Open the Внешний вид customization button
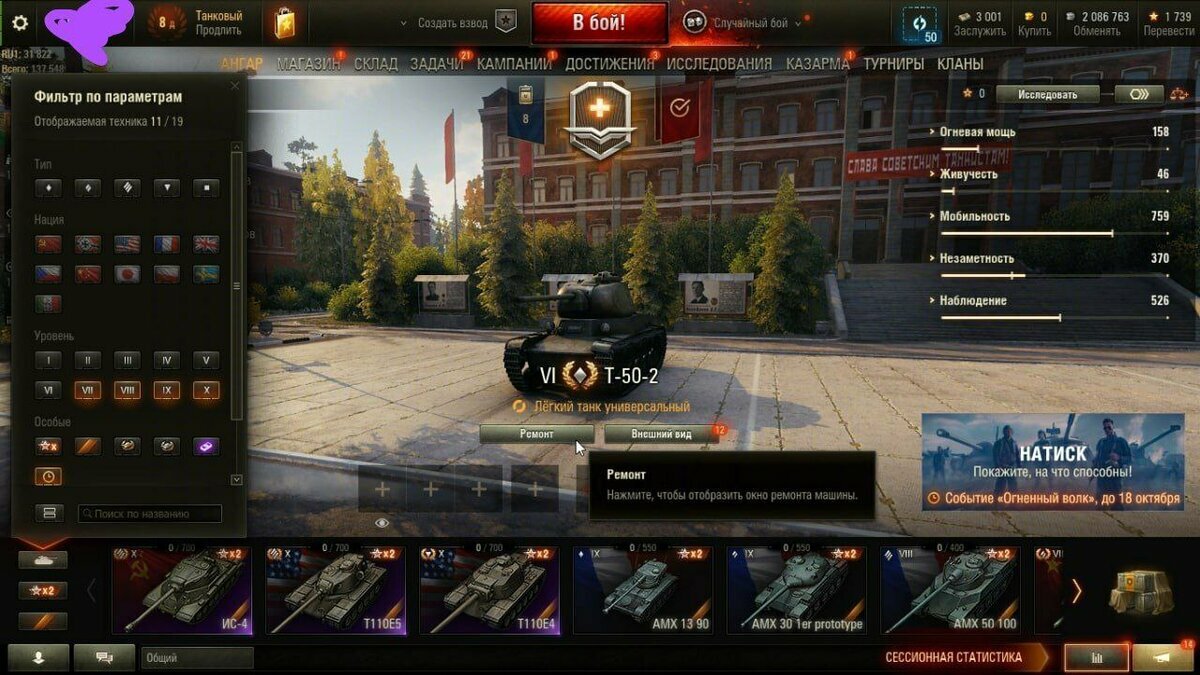 pyautogui.click(x=661, y=434)
